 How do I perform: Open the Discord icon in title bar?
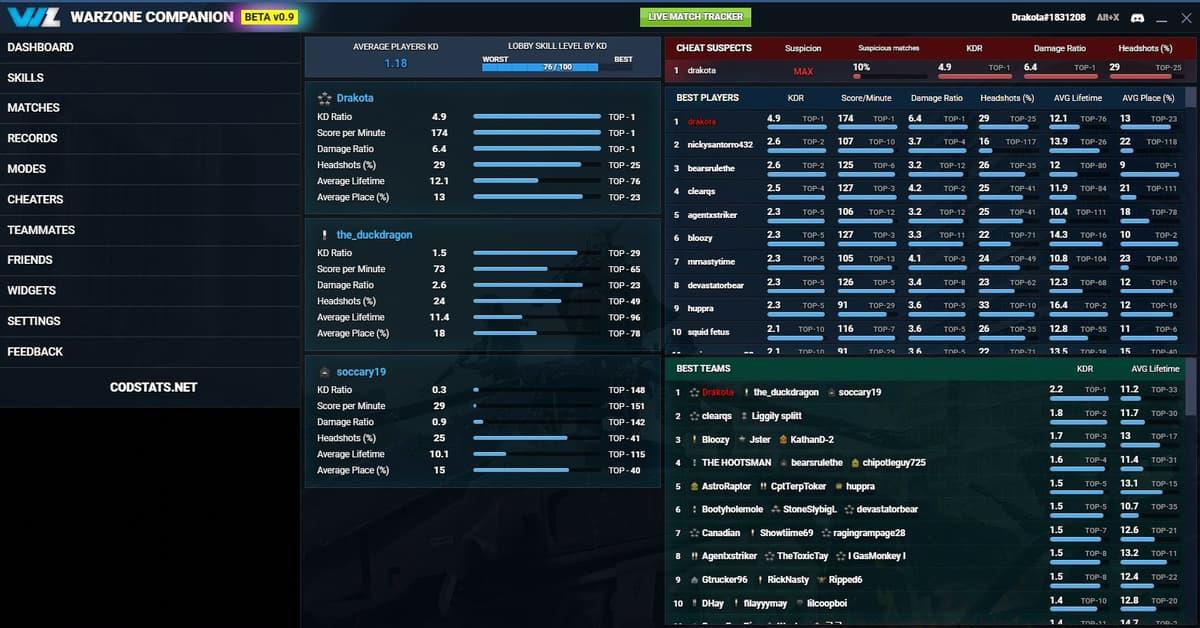(1138, 18)
